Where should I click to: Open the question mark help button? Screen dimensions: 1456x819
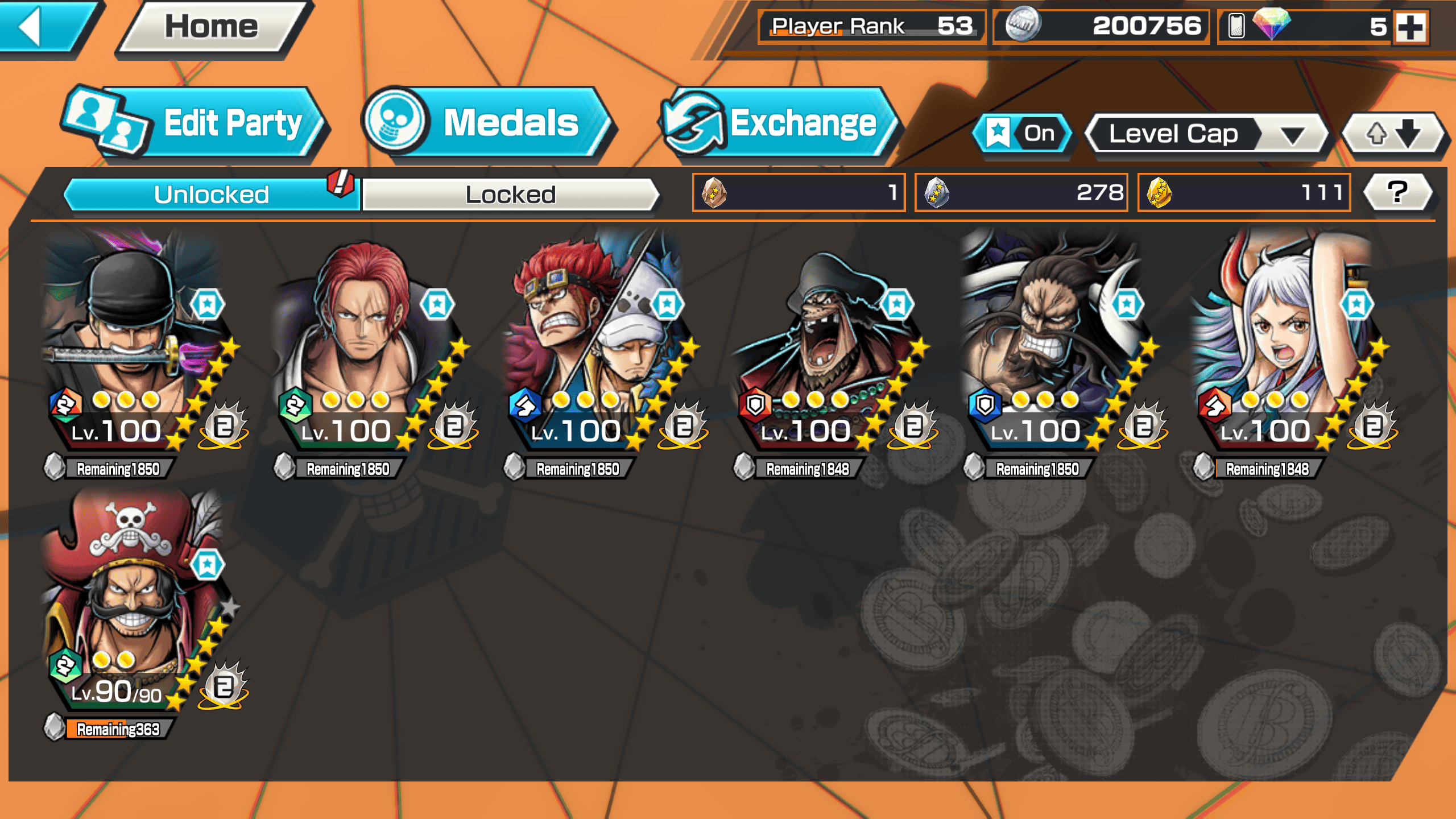click(1397, 192)
